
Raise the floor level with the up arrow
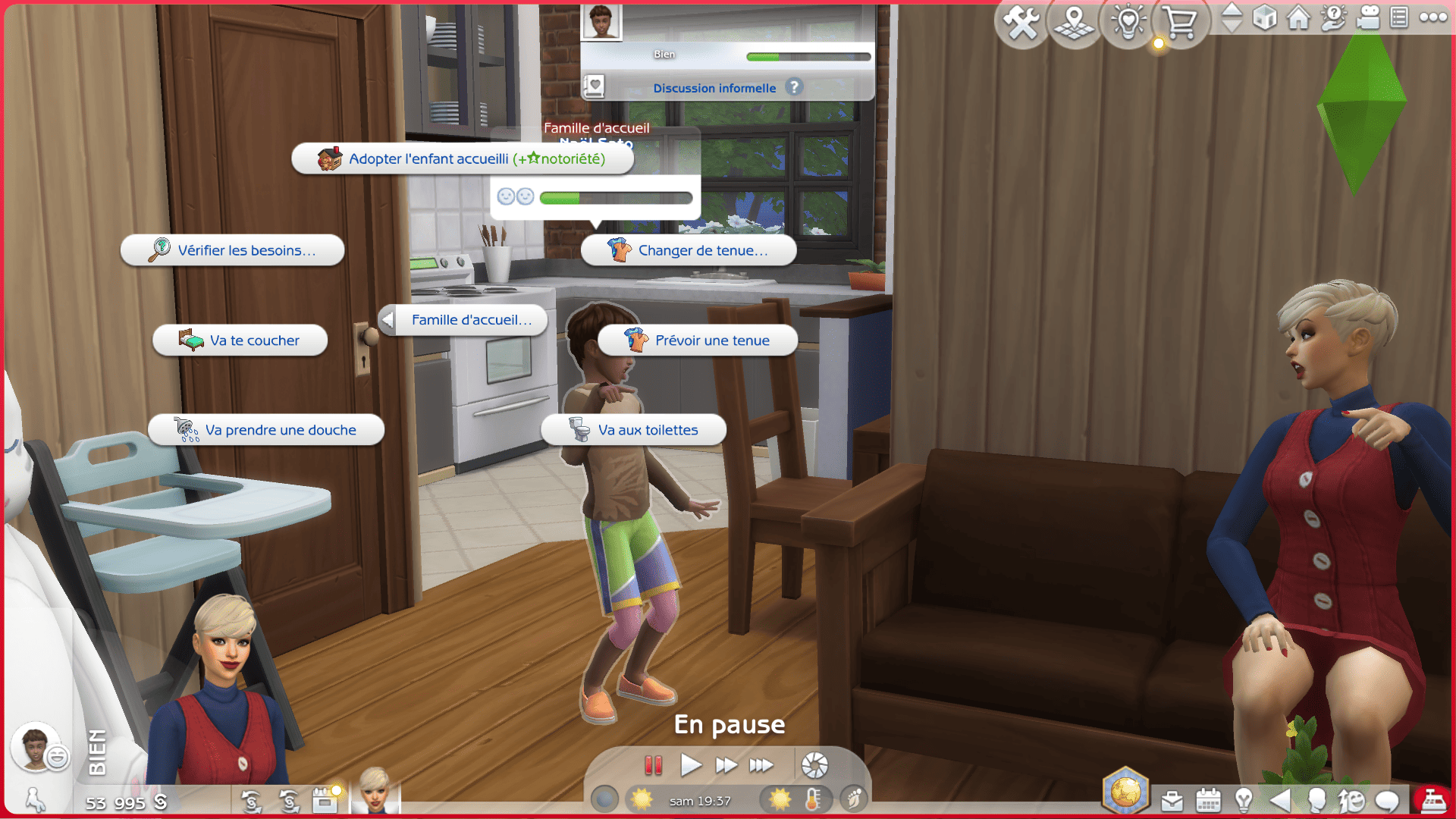point(1232,12)
